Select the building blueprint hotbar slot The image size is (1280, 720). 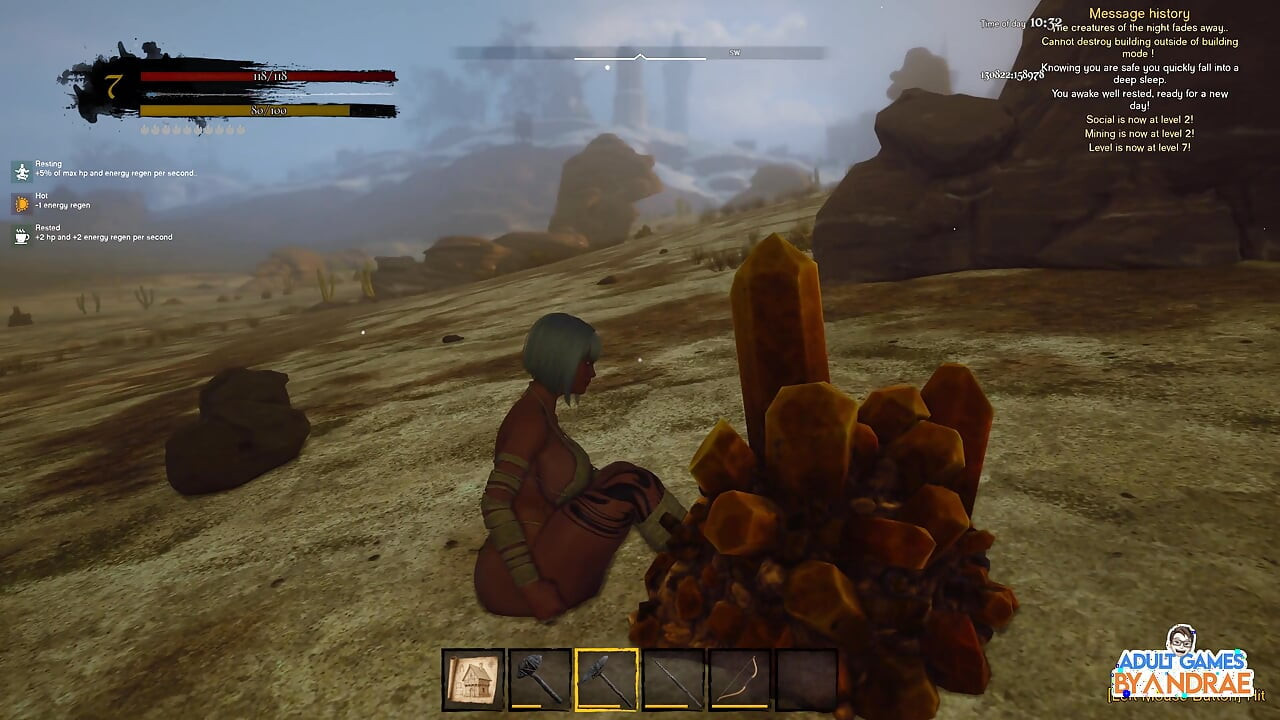click(473, 680)
